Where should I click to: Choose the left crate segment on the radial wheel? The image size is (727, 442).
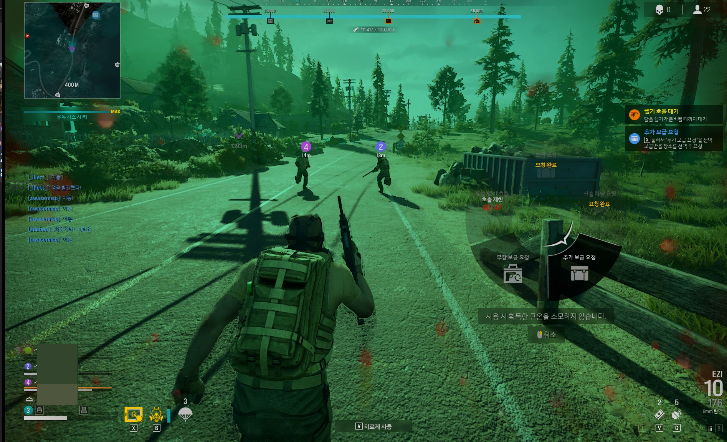point(511,270)
